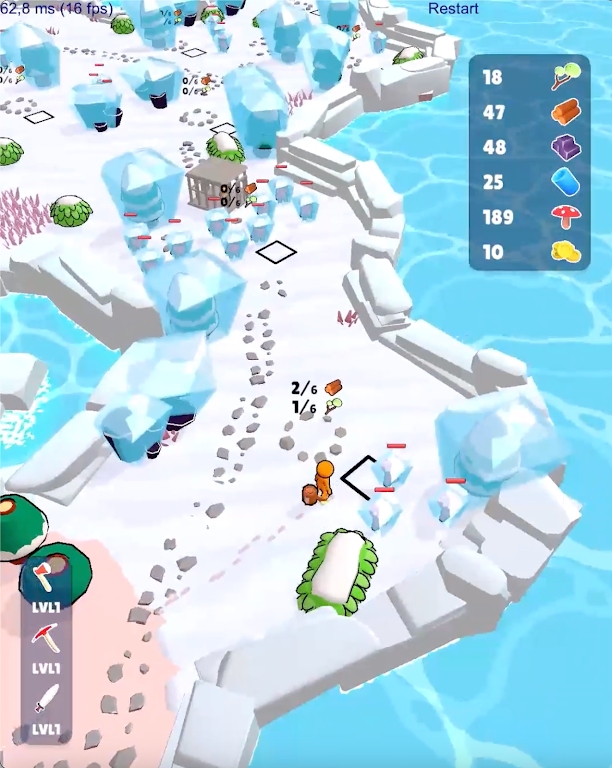The width and height of the screenshot is (612, 768).
Task: Click the Restart button
Action: point(453,9)
